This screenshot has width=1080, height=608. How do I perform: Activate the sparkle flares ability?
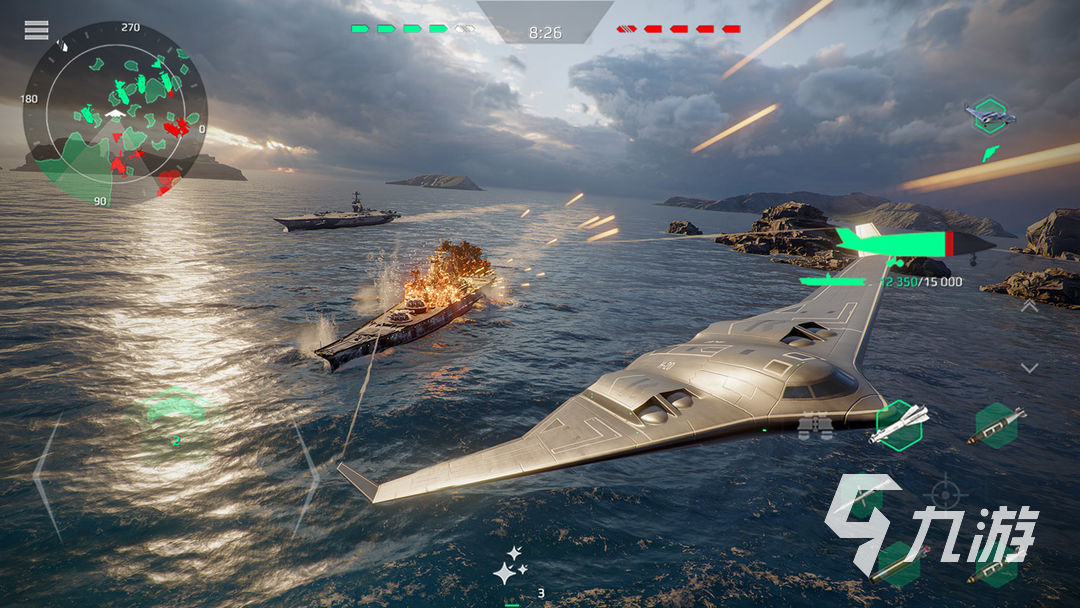(508, 566)
